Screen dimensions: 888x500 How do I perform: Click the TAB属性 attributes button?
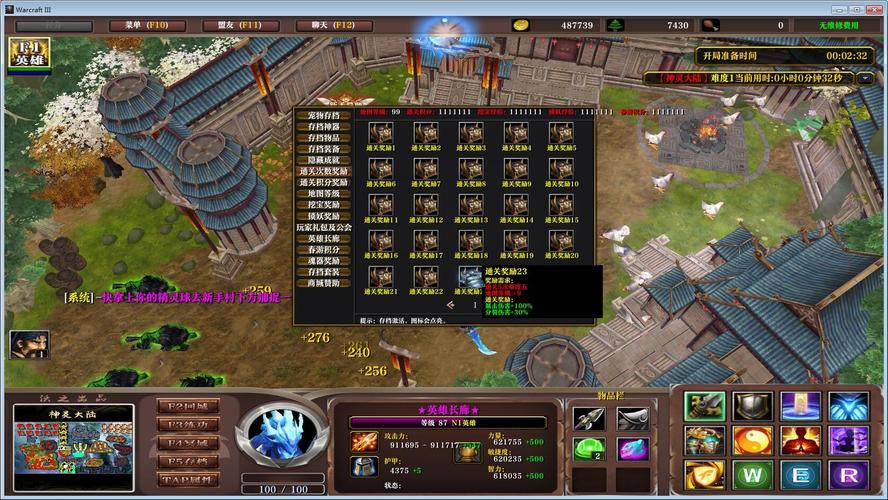(187, 480)
